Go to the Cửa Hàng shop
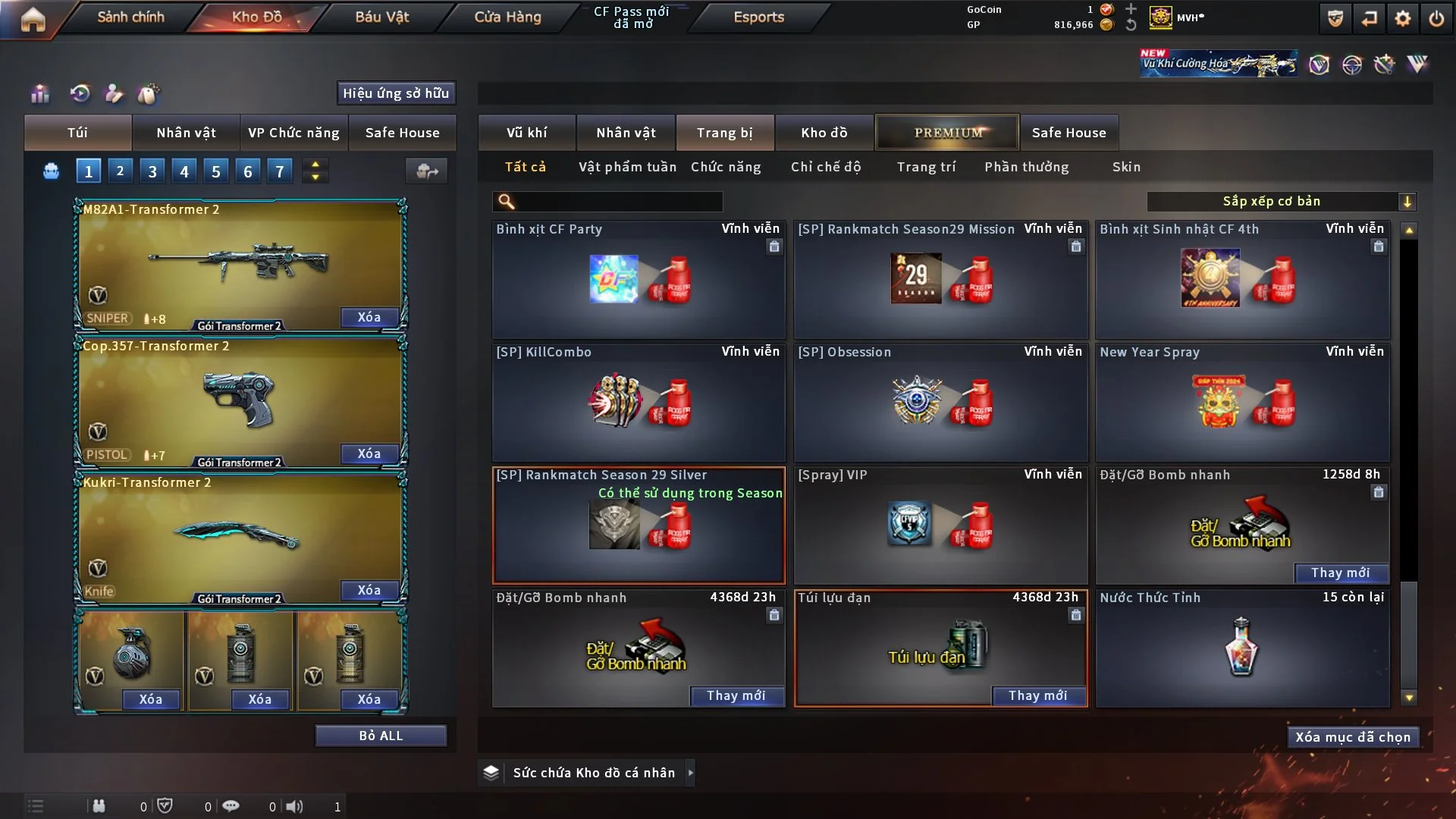 507,17
